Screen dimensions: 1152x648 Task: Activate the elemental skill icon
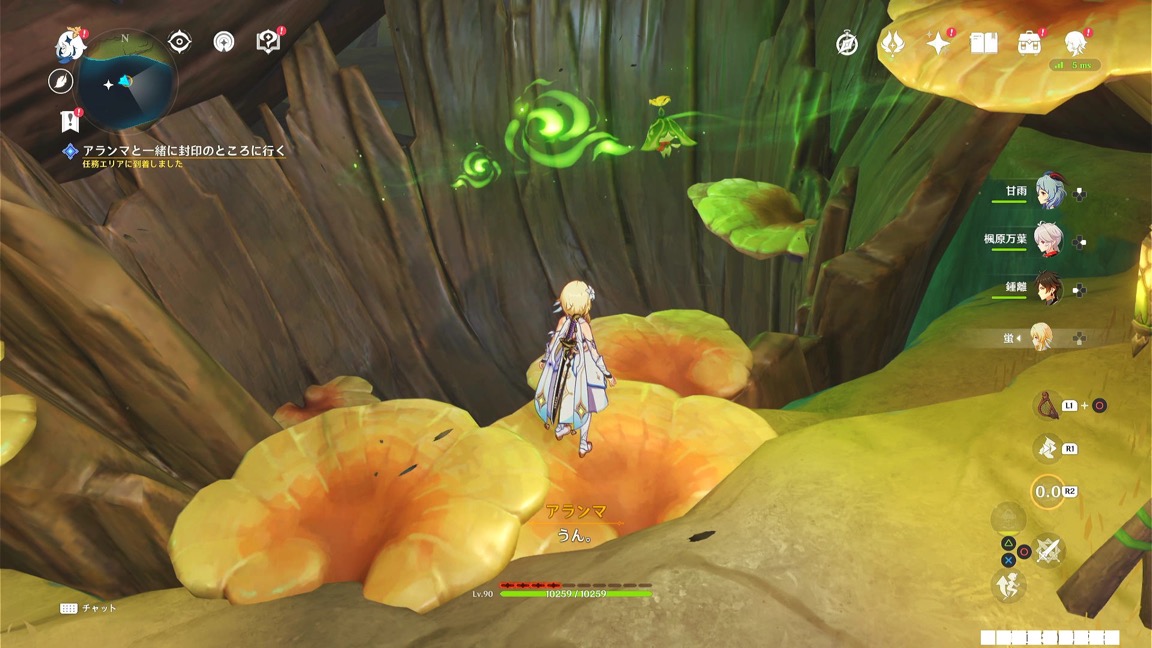[1046, 448]
